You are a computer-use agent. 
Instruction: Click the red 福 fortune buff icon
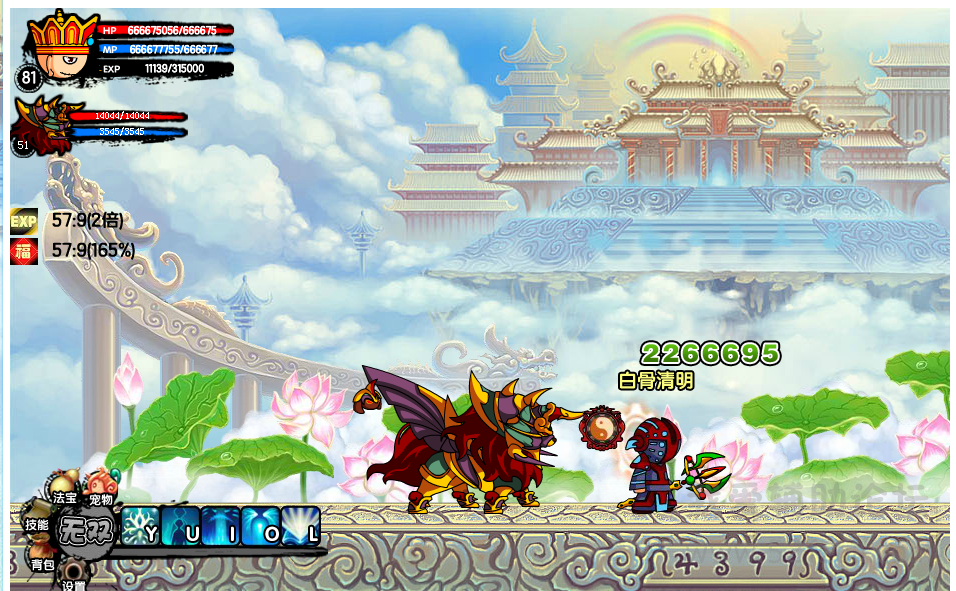point(24,251)
